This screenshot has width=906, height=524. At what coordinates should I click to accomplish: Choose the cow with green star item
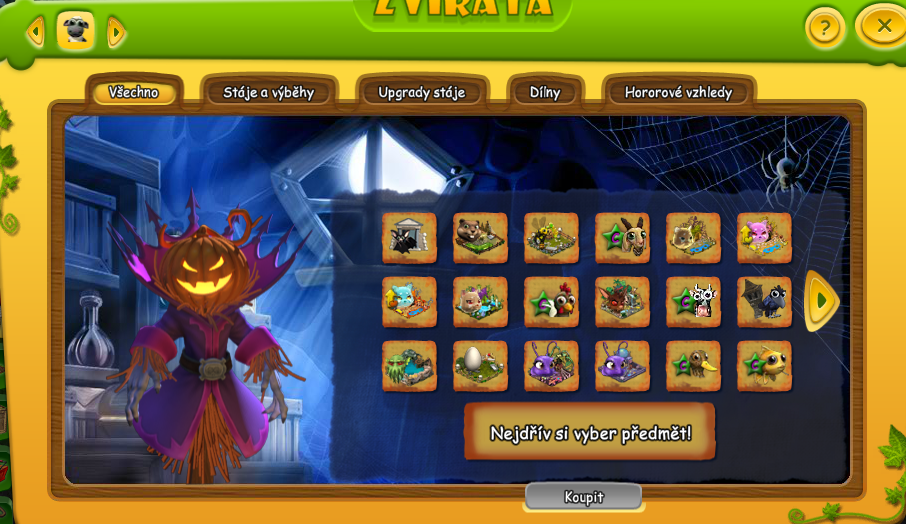[693, 302]
